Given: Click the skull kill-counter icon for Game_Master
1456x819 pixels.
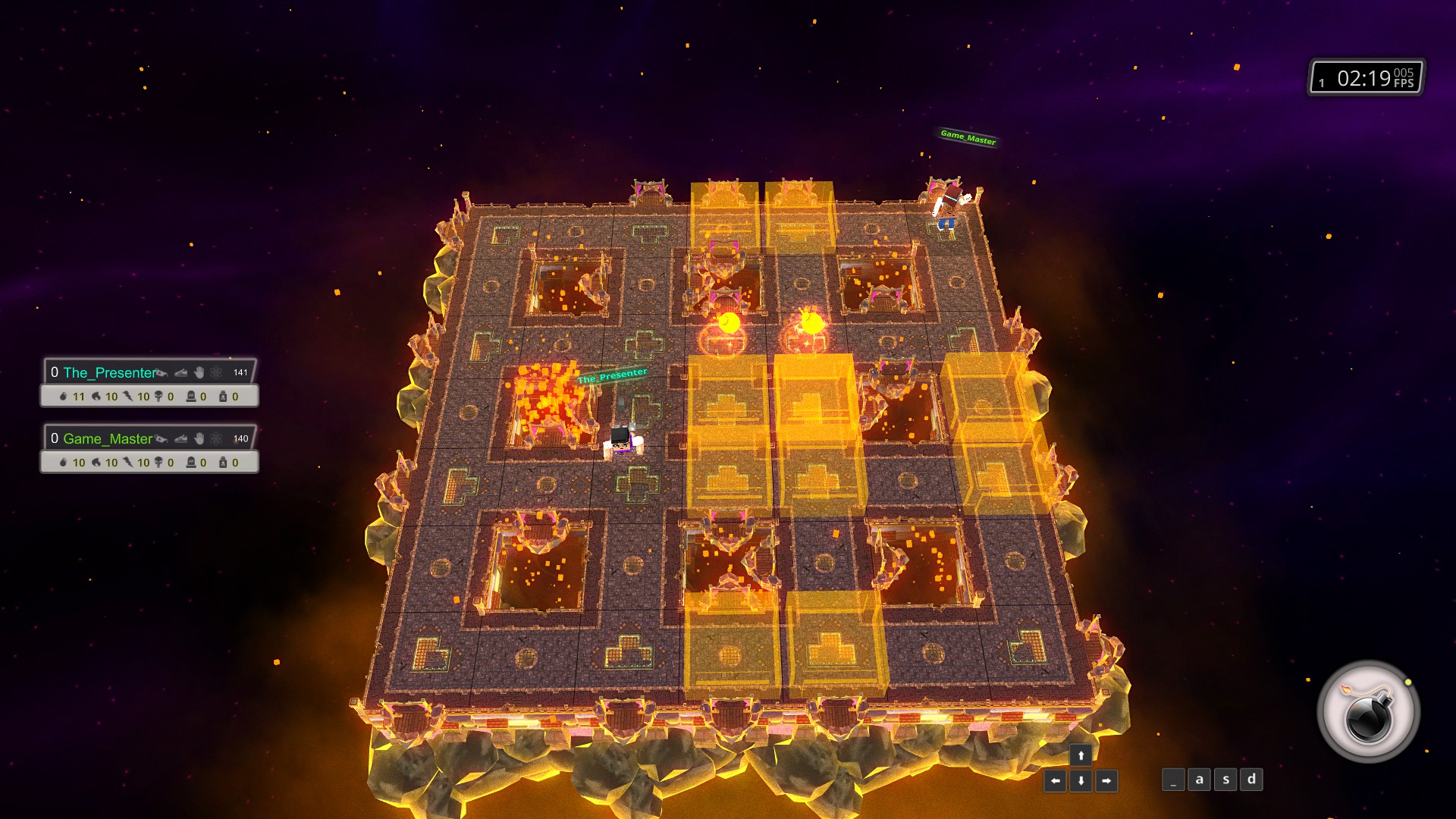Looking at the screenshot, I should click(x=158, y=463).
